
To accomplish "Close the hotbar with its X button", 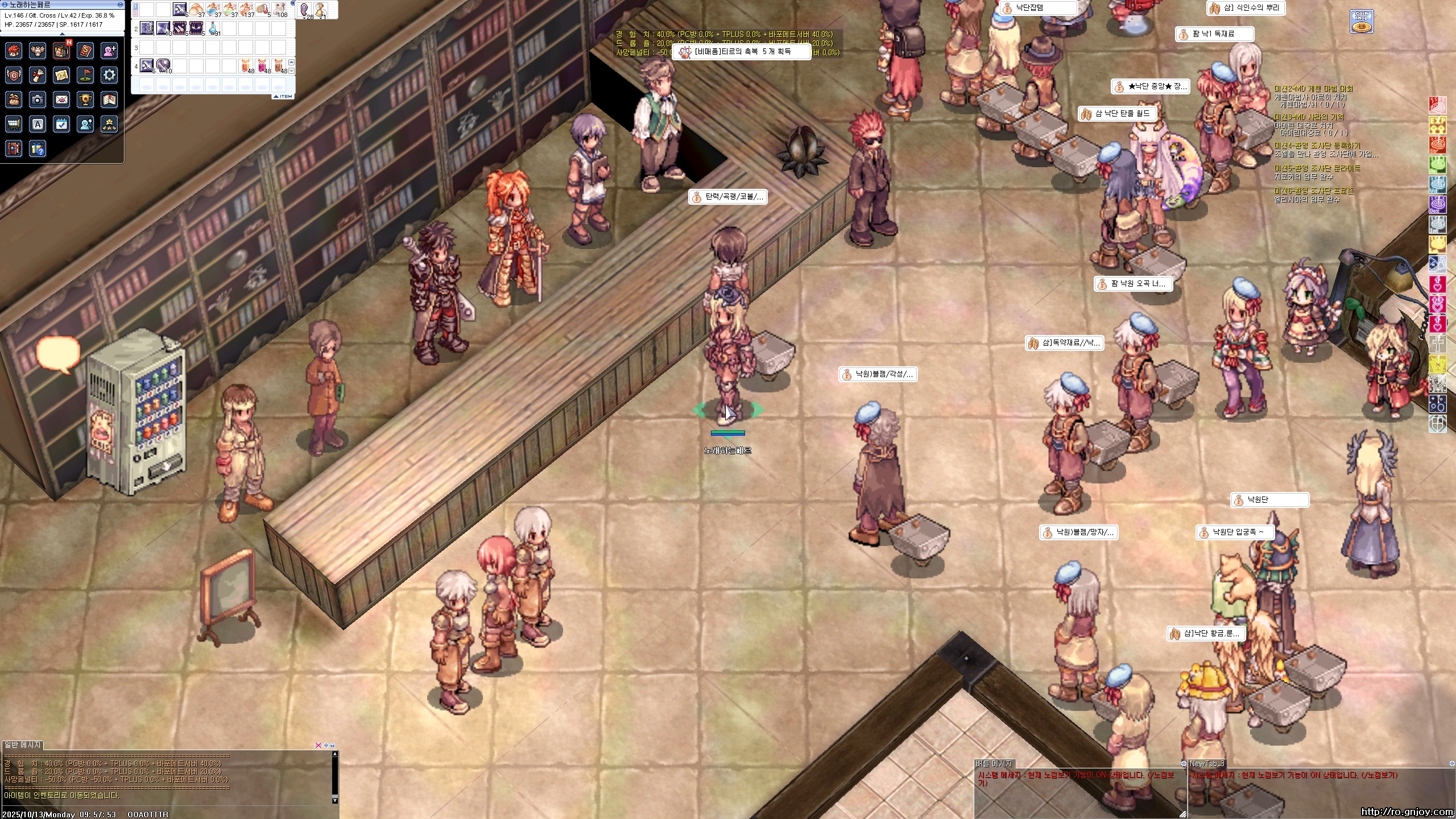I will (293, 3).
